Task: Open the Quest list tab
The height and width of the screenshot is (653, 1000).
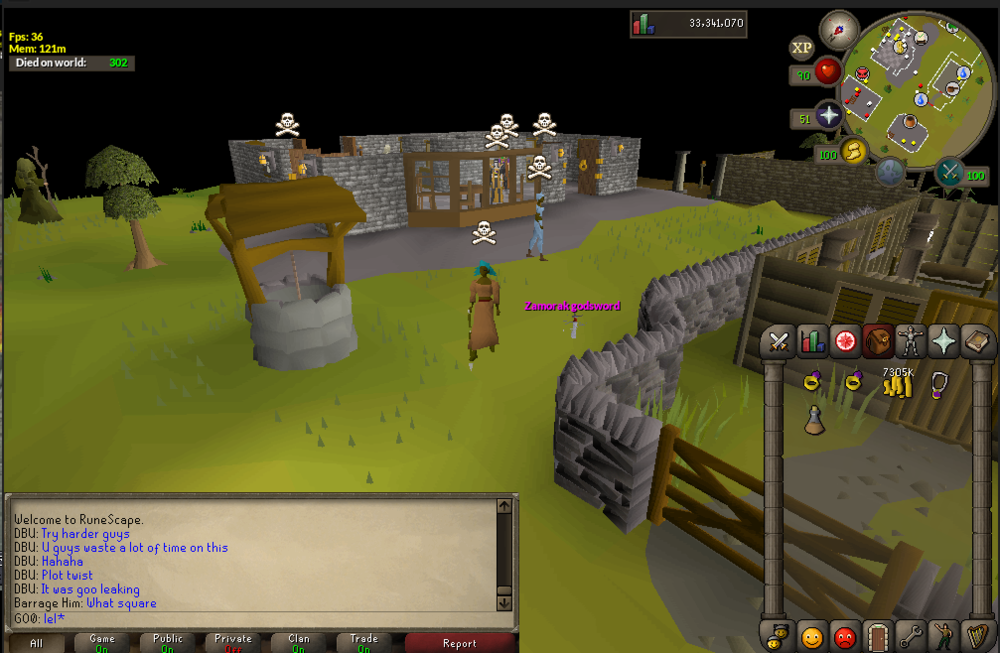Action: point(846,343)
